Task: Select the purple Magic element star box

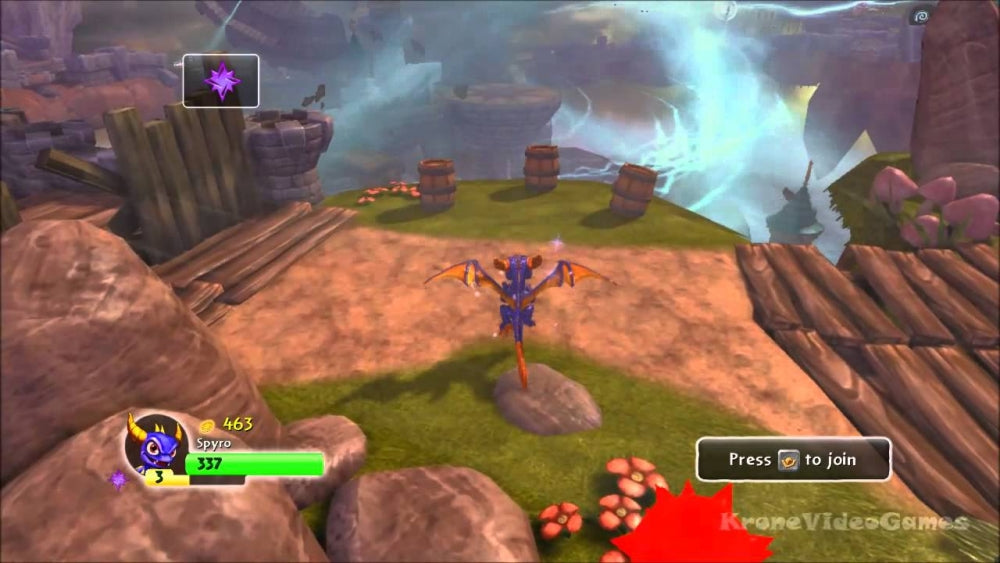Action: tap(220, 80)
